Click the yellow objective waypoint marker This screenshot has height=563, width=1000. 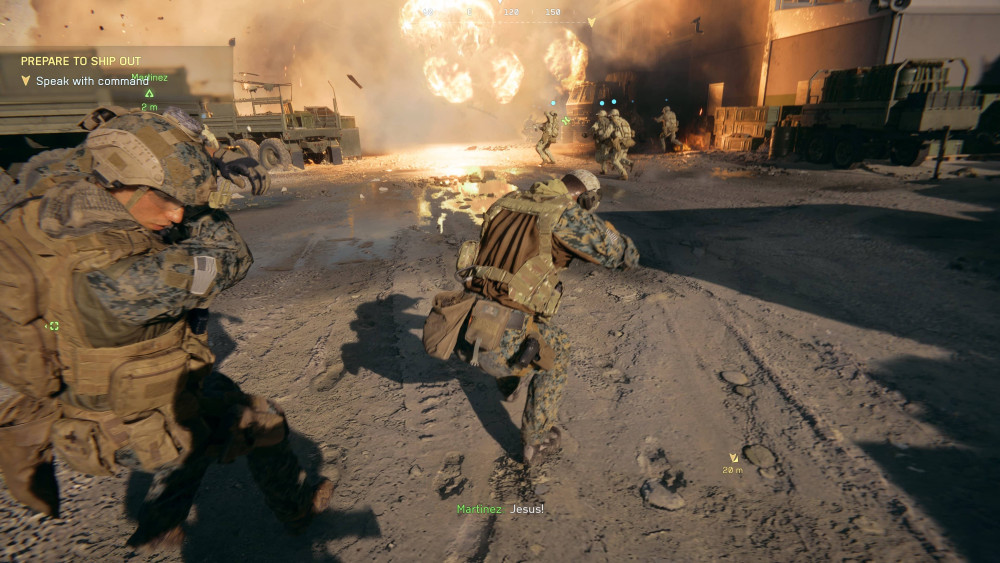click(733, 458)
